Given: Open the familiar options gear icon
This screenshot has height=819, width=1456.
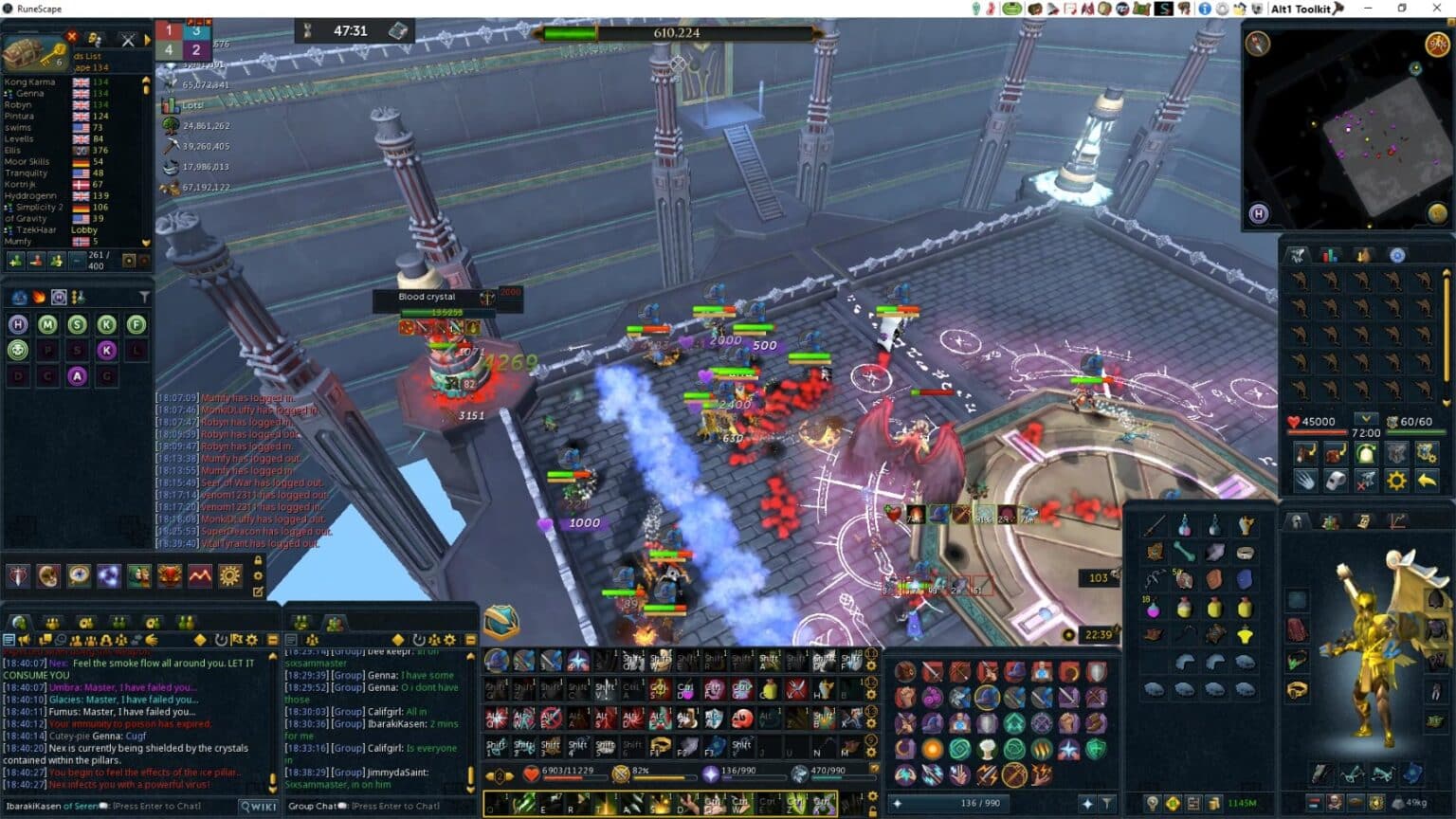Looking at the screenshot, I should pos(1396,480).
